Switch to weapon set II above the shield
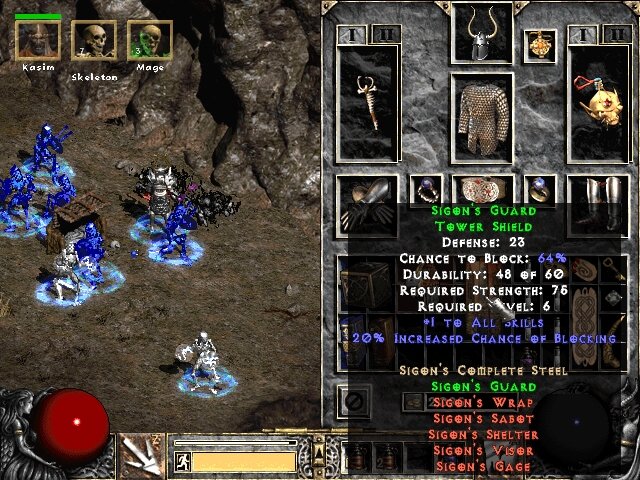The height and width of the screenshot is (480, 640). 615,34
